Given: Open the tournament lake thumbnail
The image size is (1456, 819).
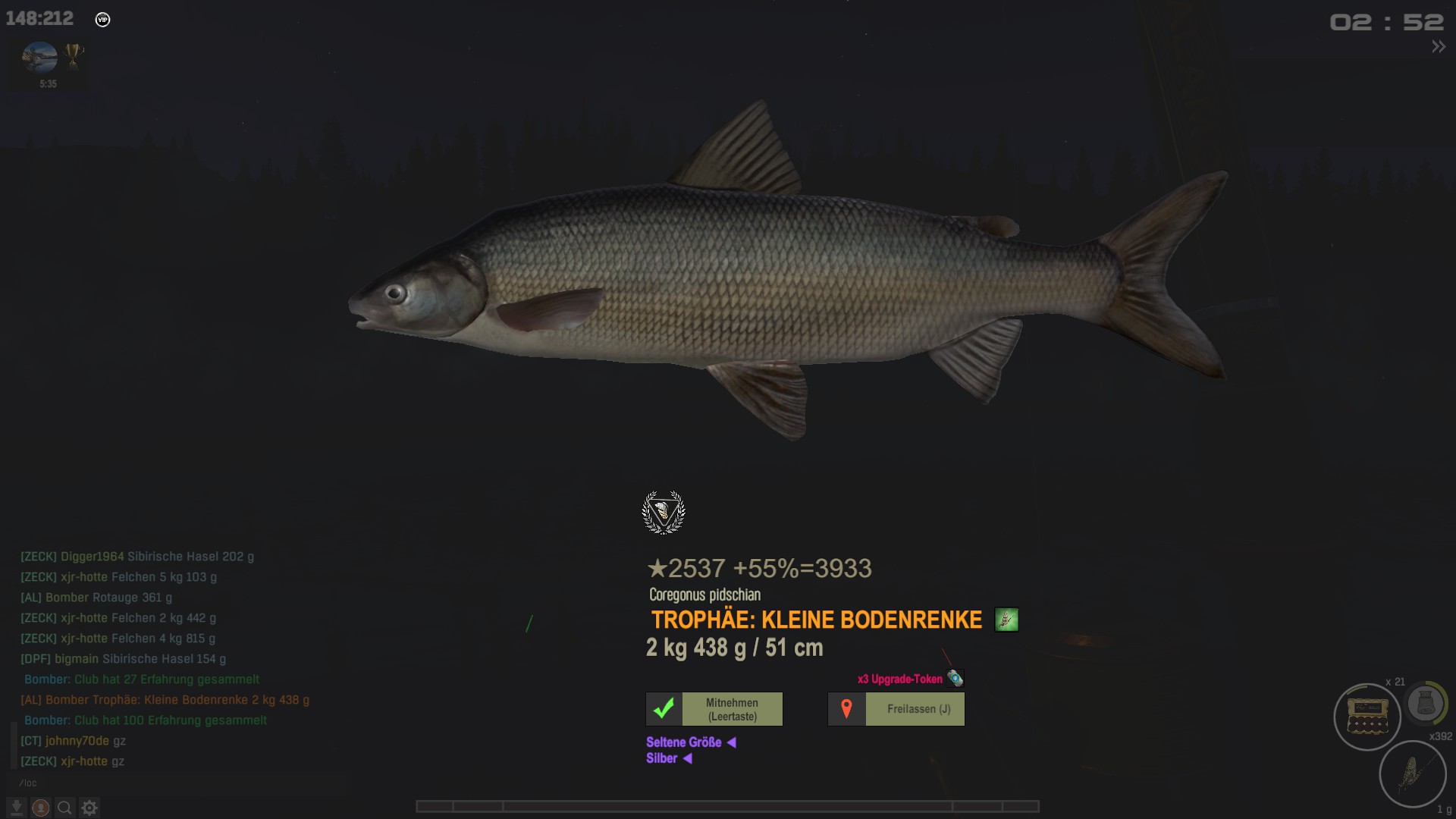Looking at the screenshot, I should pos(40,58).
